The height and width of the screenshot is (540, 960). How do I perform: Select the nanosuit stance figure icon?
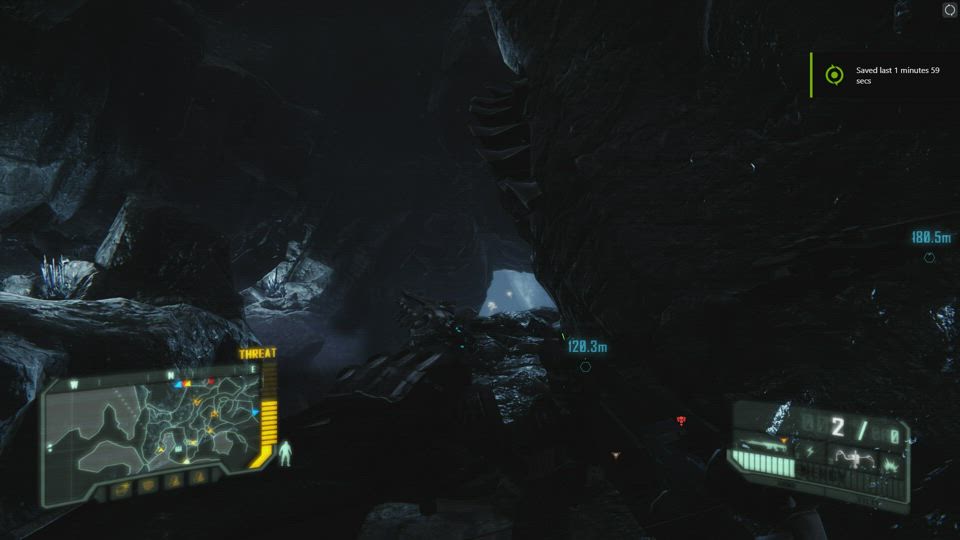285,454
